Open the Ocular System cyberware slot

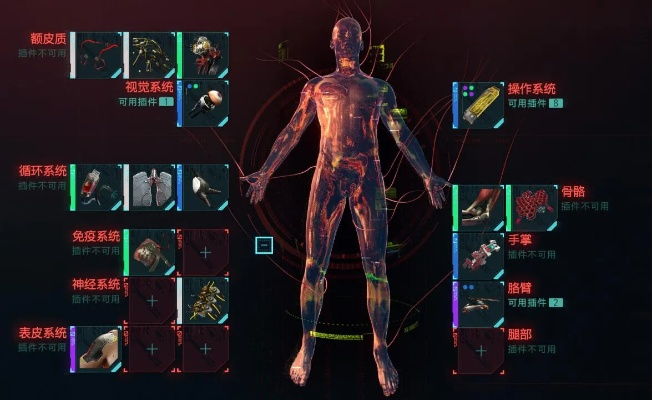pos(203,104)
